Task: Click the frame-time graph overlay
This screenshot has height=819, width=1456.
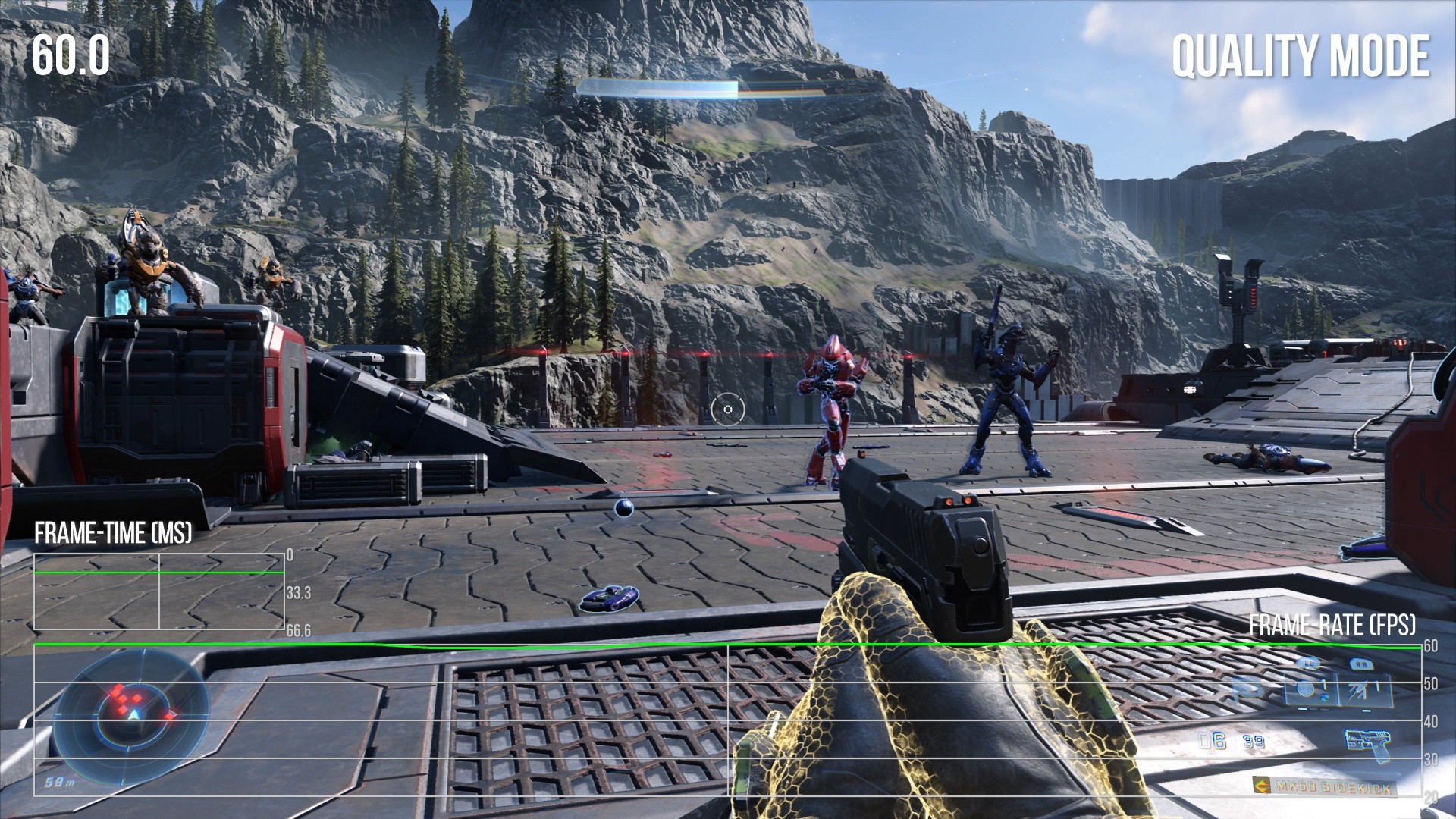Action: point(159,591)
